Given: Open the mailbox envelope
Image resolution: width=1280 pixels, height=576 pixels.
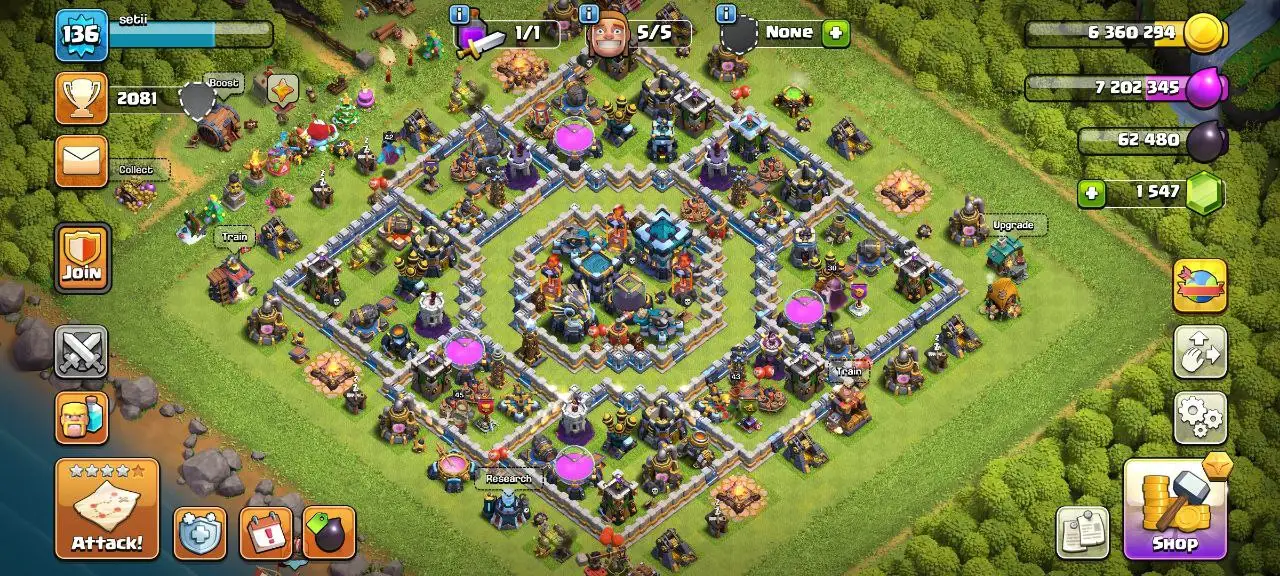Looking at the screenshot, I should click(x=81, y=160).
